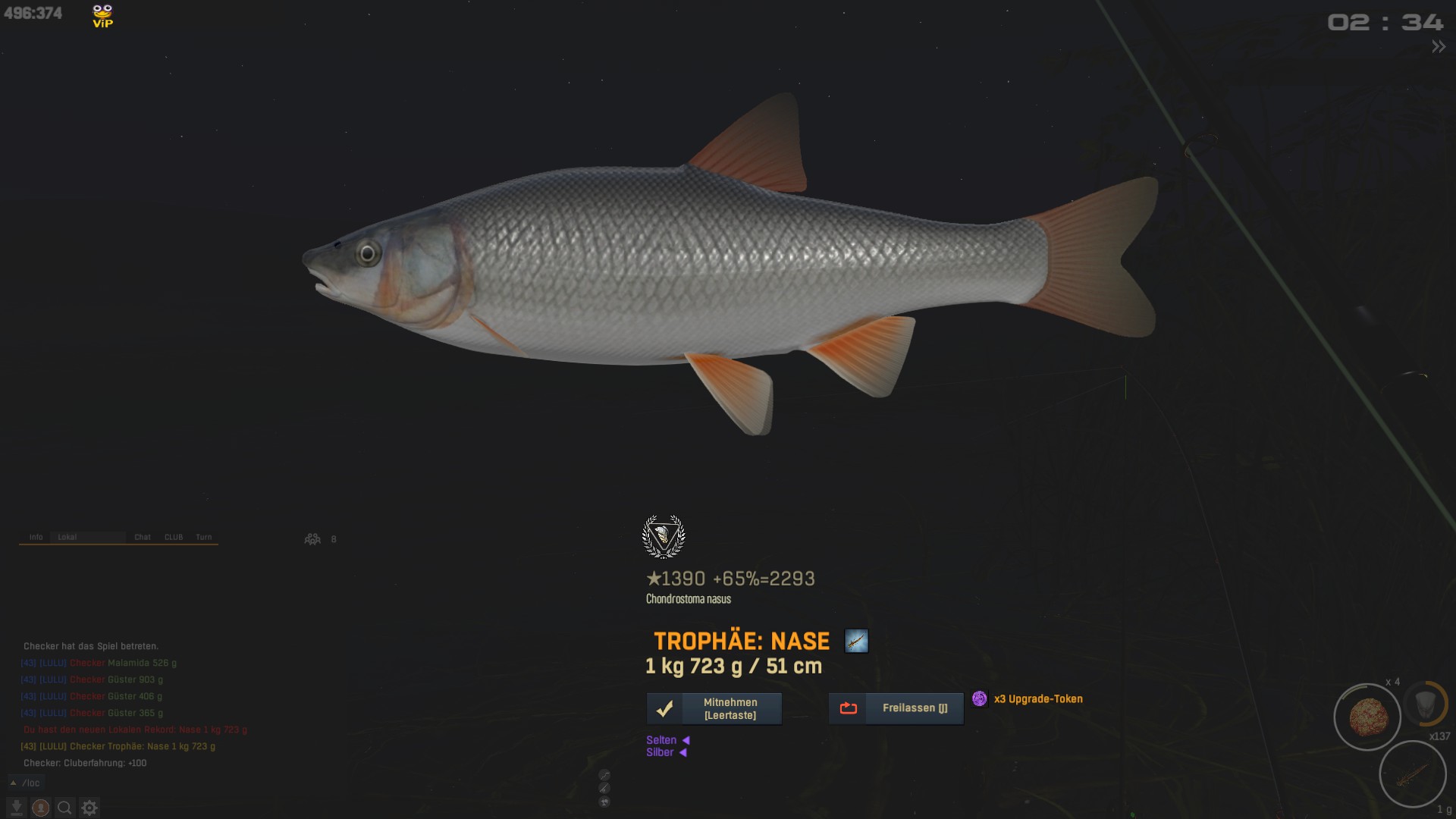Open the Chat tab
This screenshot has width=1456, height=819.
click(x=143, y=537)
